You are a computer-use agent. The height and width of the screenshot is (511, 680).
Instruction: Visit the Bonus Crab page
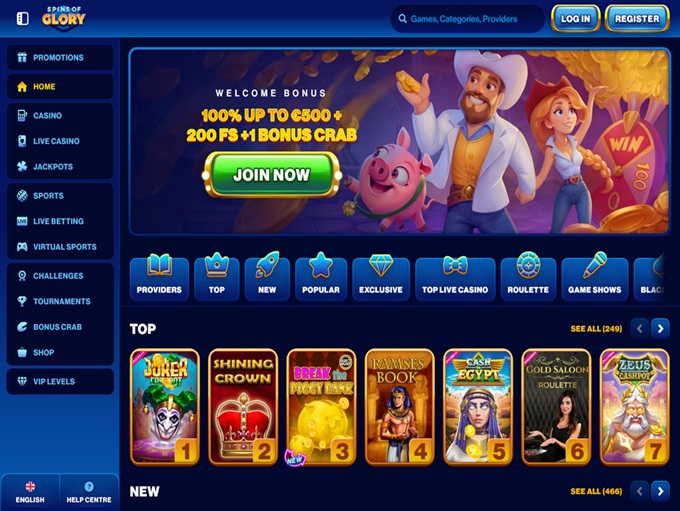click(60, 327)
